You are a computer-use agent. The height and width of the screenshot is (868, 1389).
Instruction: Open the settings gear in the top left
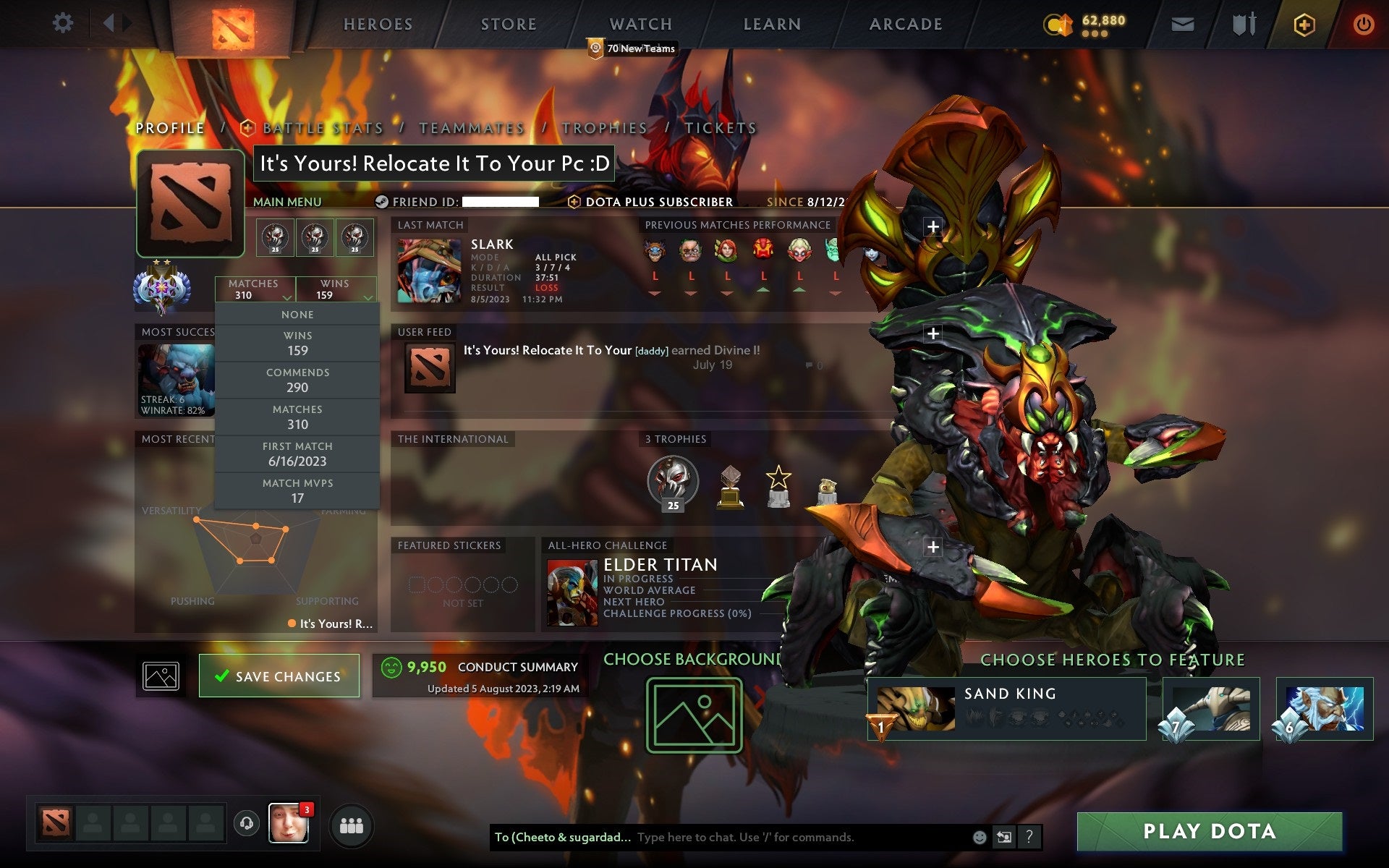coord(64,23)
